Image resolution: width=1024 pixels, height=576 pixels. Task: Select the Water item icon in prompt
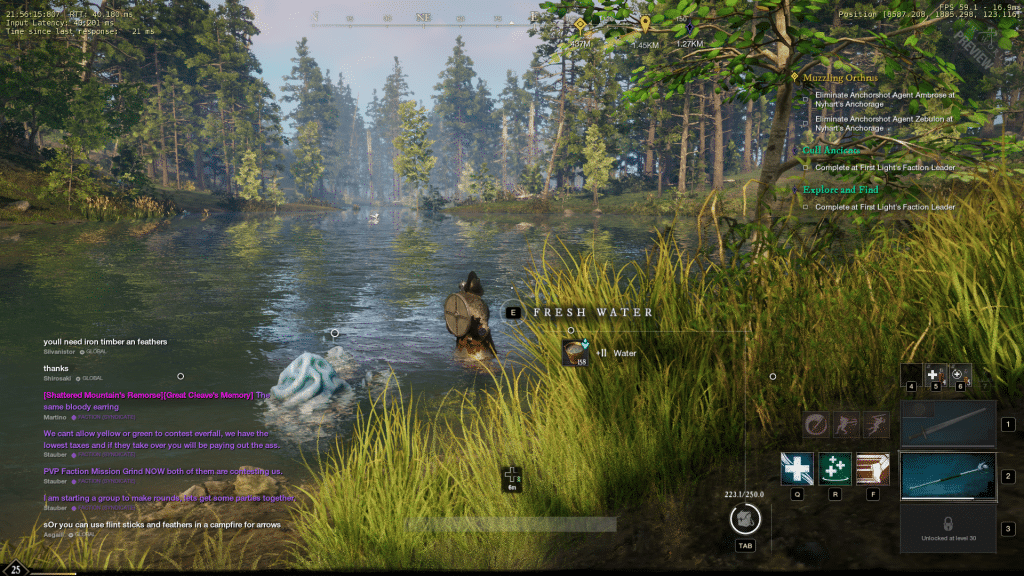[575, 353]
